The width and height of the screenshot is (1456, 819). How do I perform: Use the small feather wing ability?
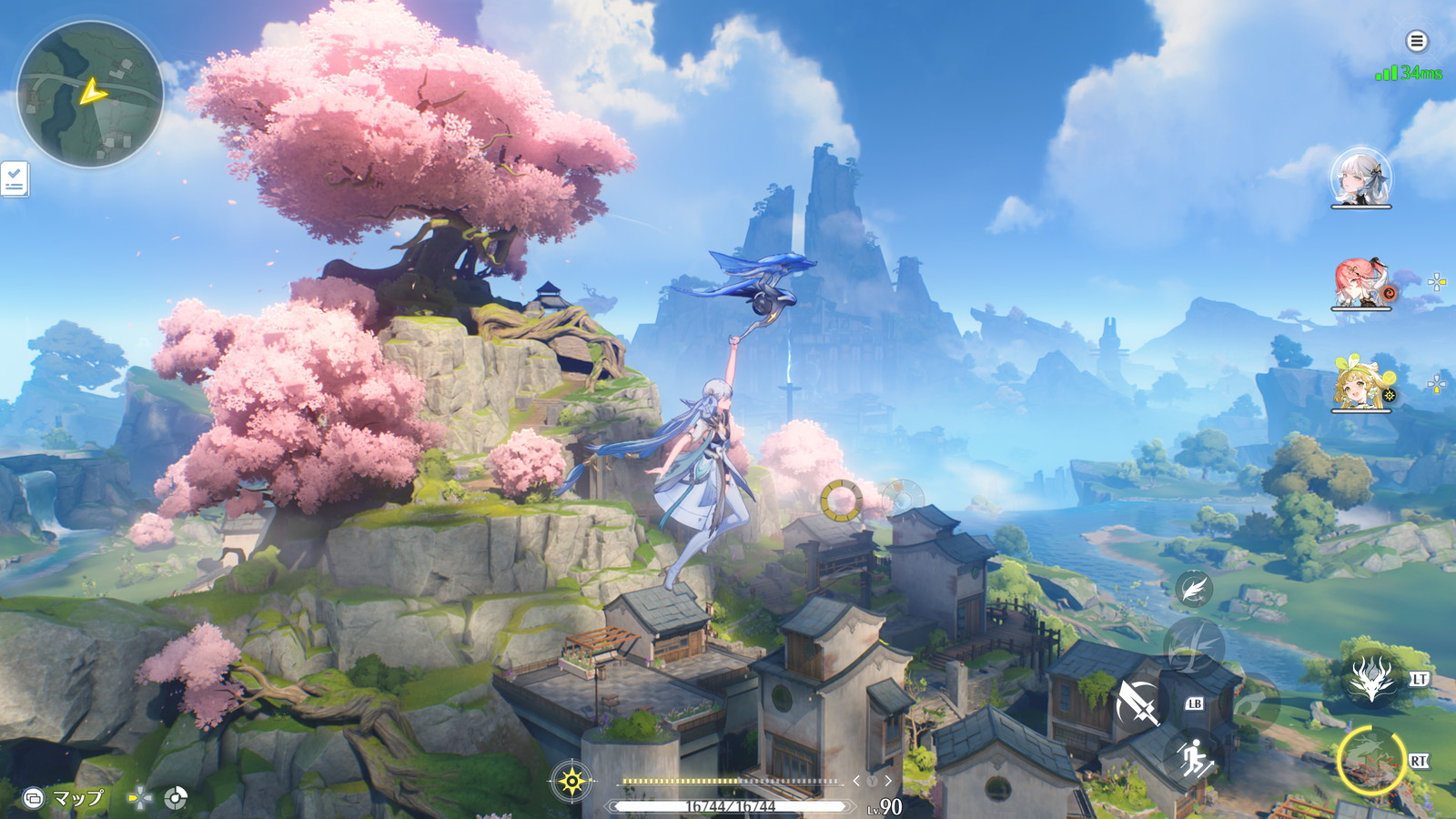(x=1193, y=590)
